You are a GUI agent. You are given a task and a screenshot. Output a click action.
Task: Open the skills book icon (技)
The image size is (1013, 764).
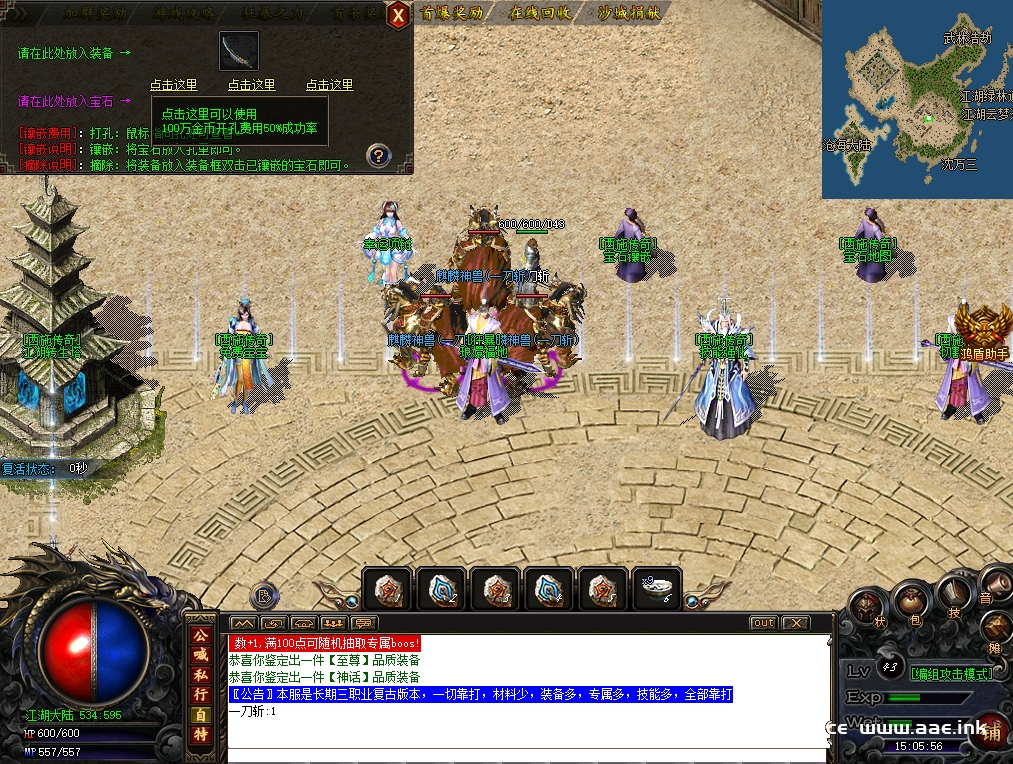coord(957,596)
